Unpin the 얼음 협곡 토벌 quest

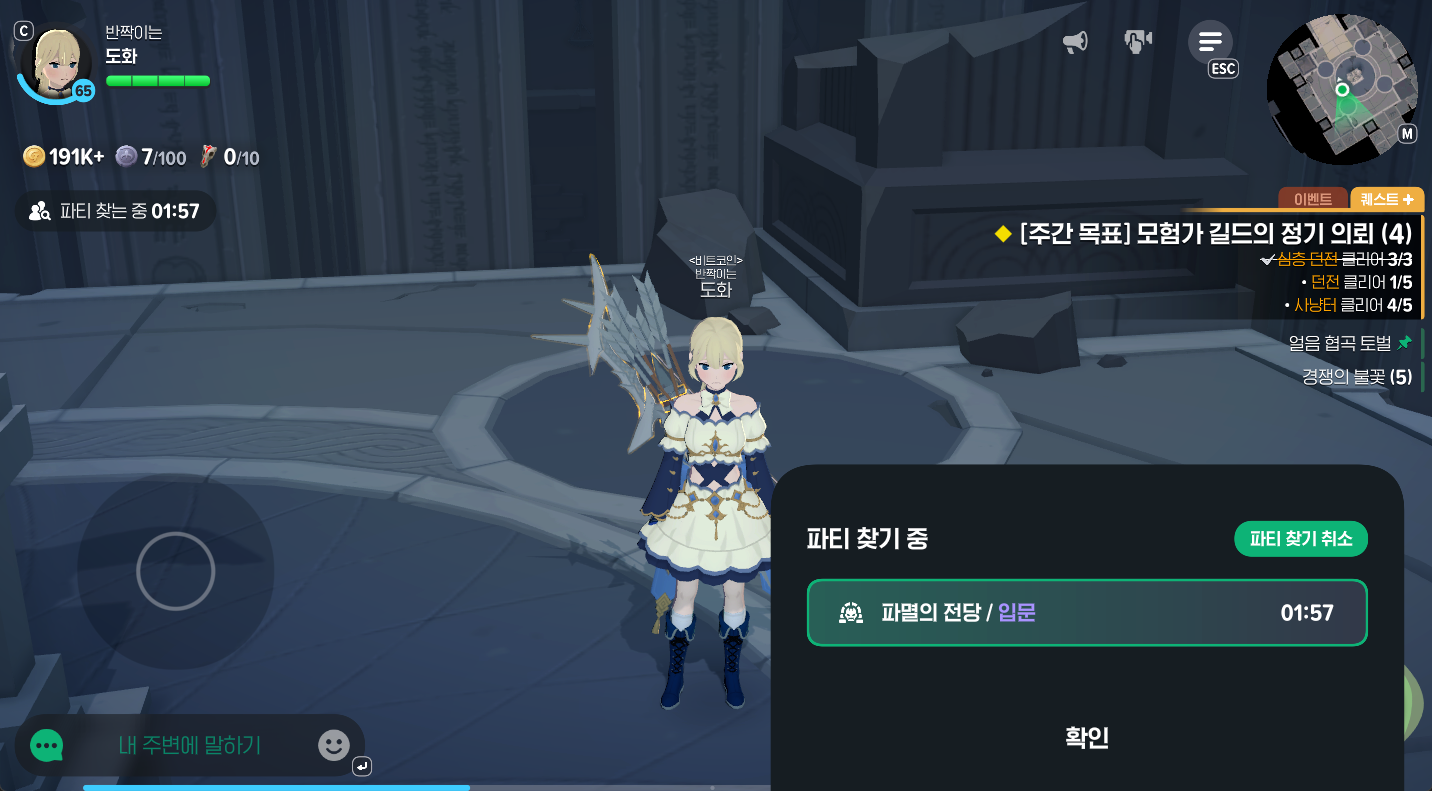[x=1404, y=342]
